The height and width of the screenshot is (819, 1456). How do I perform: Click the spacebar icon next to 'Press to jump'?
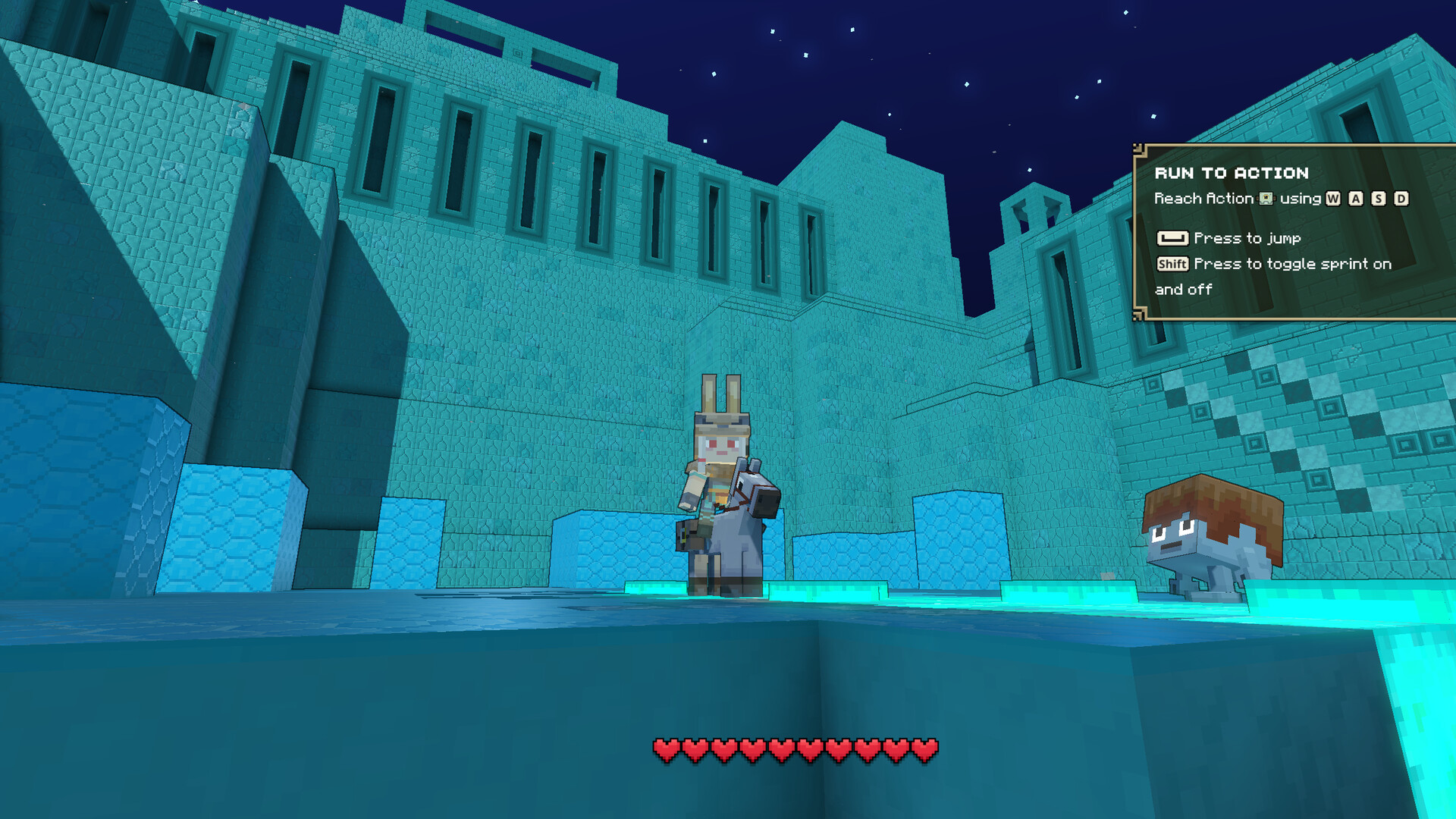(1173, 239)
